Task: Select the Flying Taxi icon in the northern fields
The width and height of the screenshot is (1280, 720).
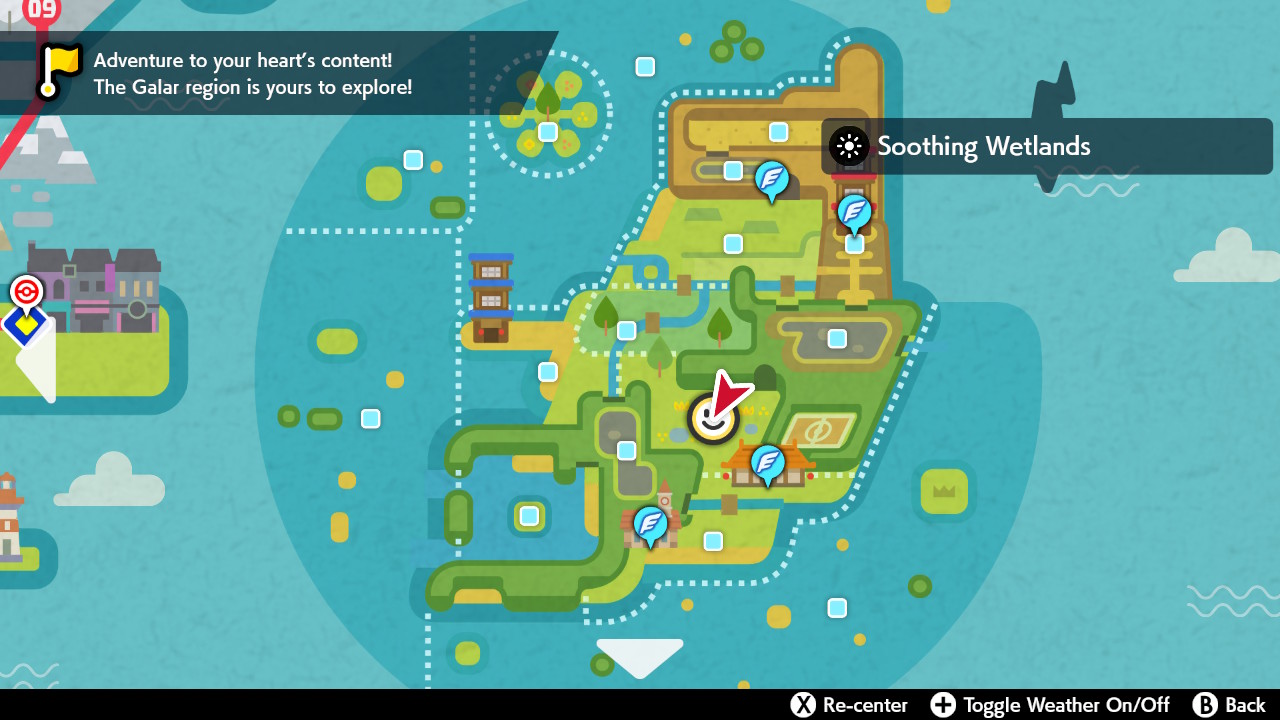Action: click(x=771, y=180)
